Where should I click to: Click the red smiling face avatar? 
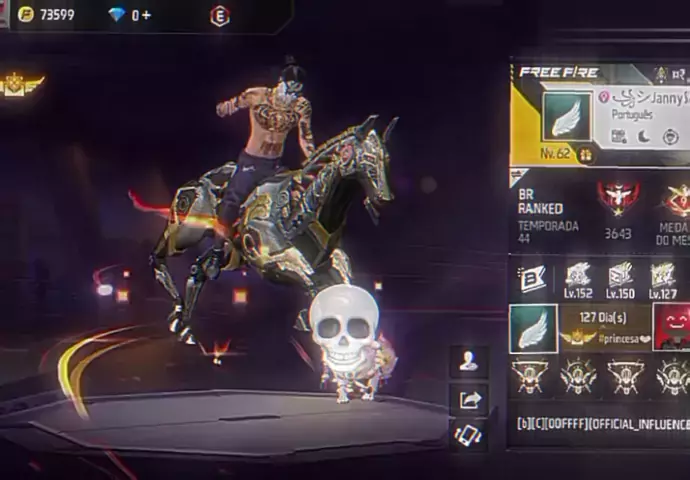pos(671,327)
